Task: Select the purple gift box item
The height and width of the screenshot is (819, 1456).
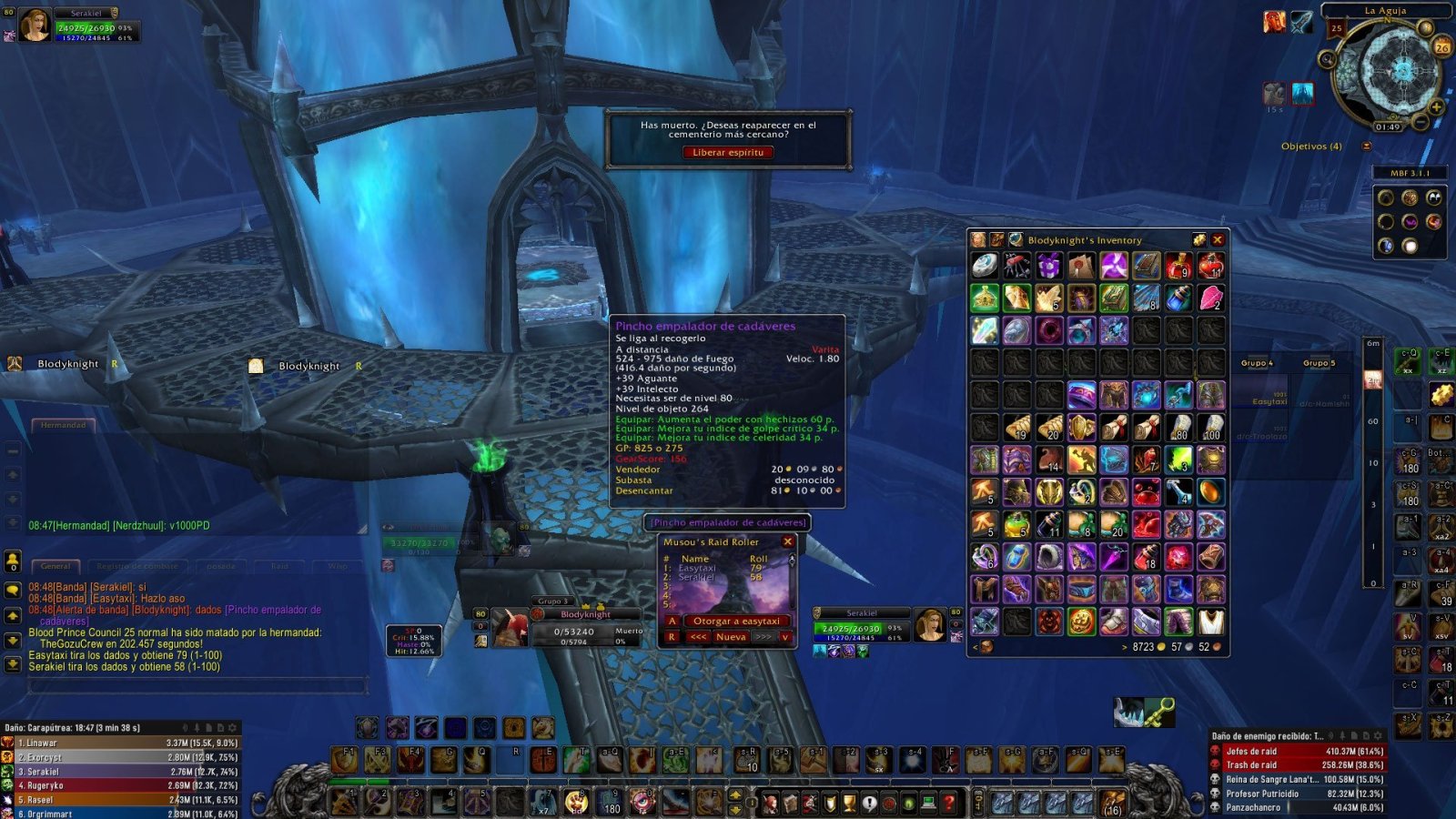Action: pos(1049,266)
